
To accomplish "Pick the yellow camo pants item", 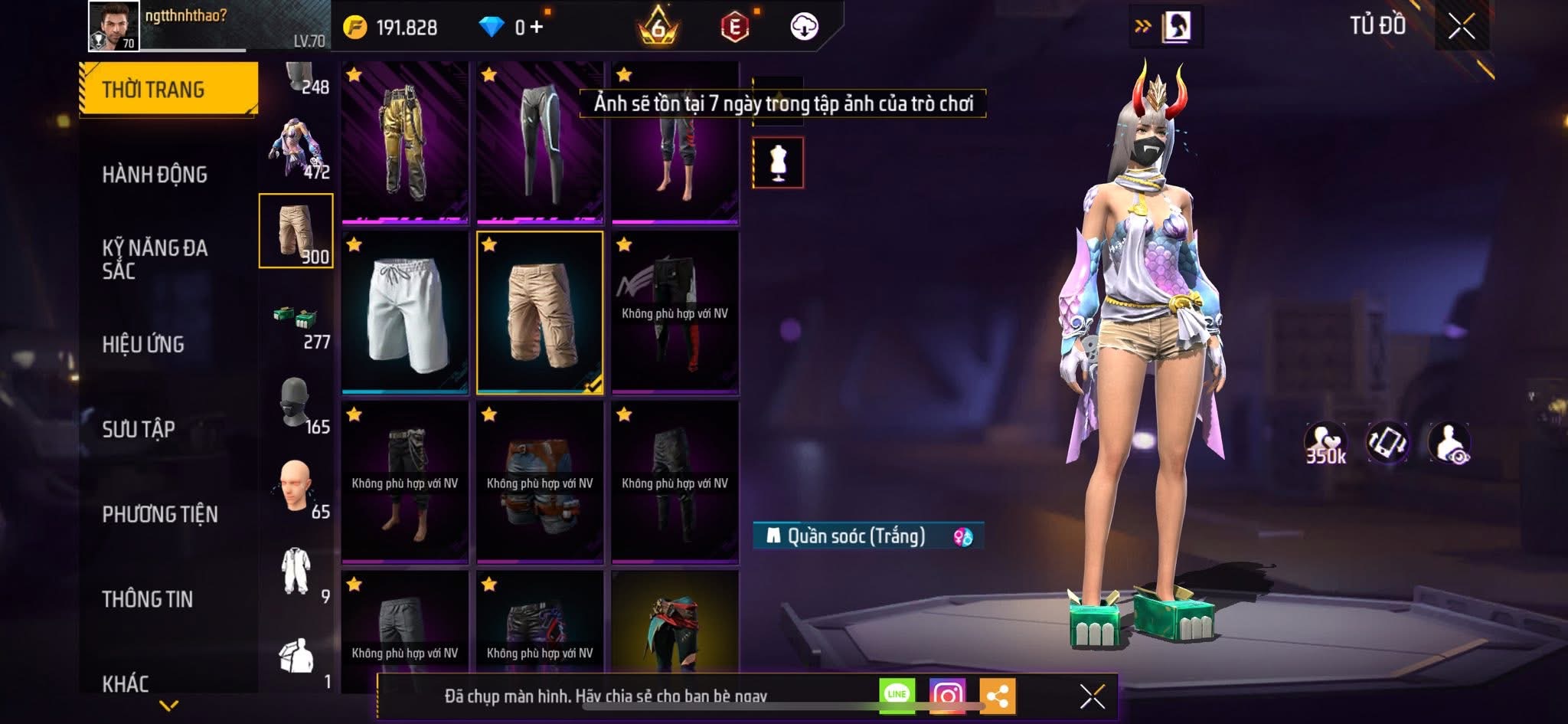I will pos(405,143).
